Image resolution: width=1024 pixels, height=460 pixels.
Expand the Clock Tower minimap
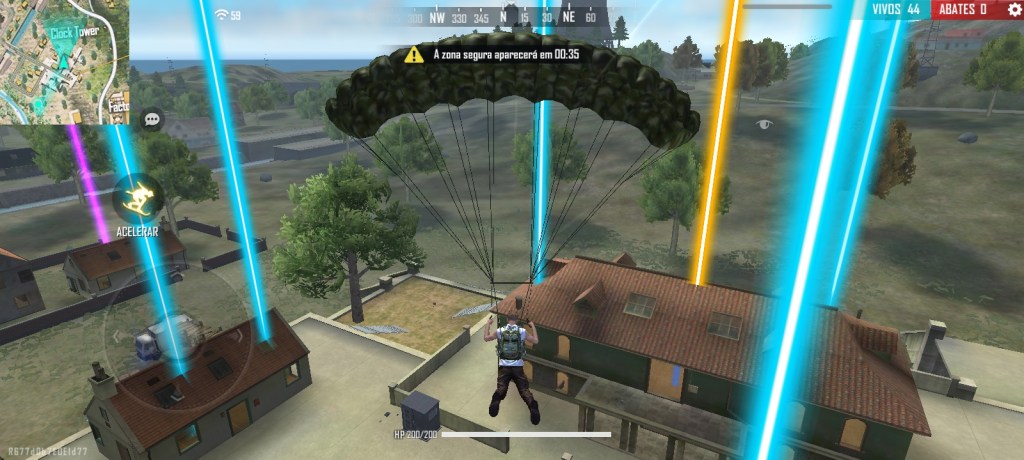64,62
